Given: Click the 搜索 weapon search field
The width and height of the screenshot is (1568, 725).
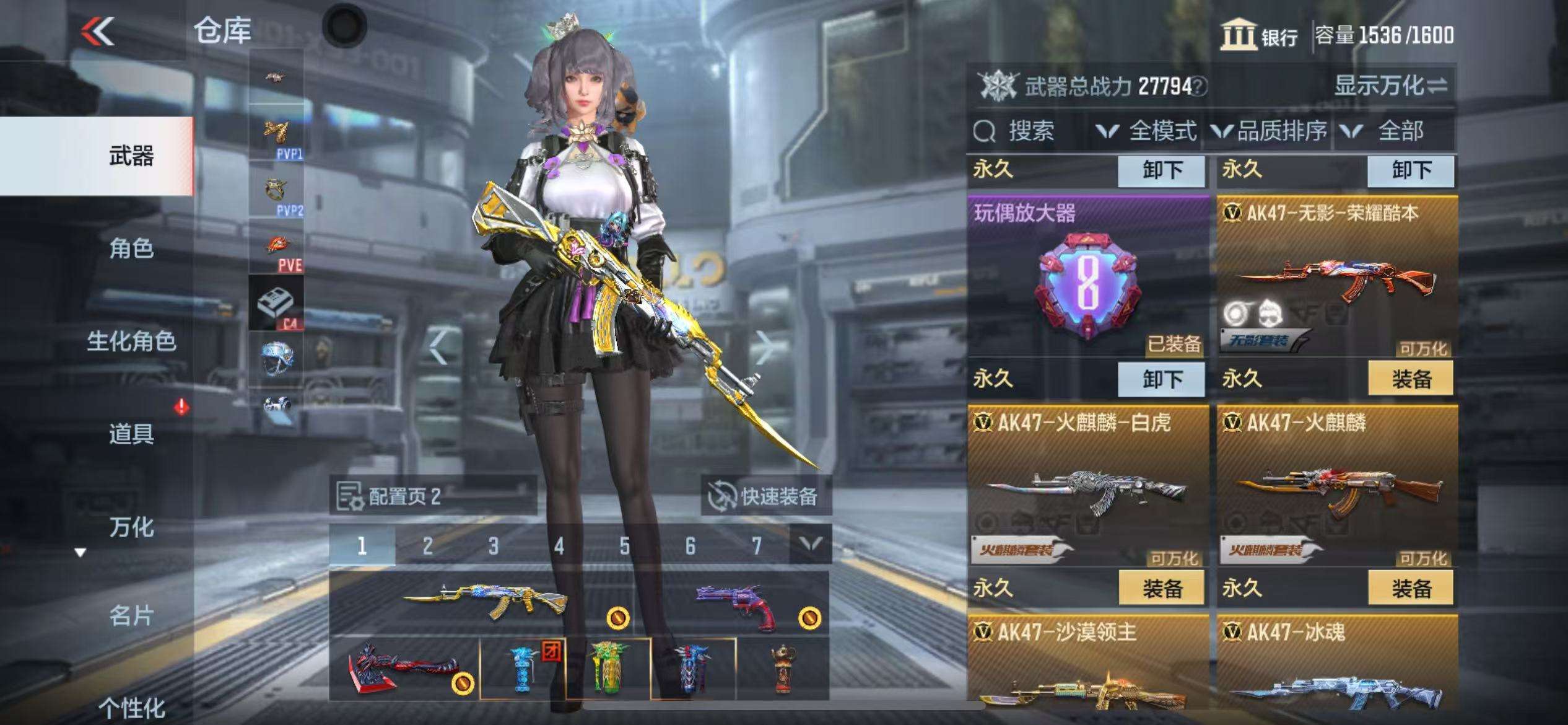Looking at the screenshot, I should [x=1028, y=131].
